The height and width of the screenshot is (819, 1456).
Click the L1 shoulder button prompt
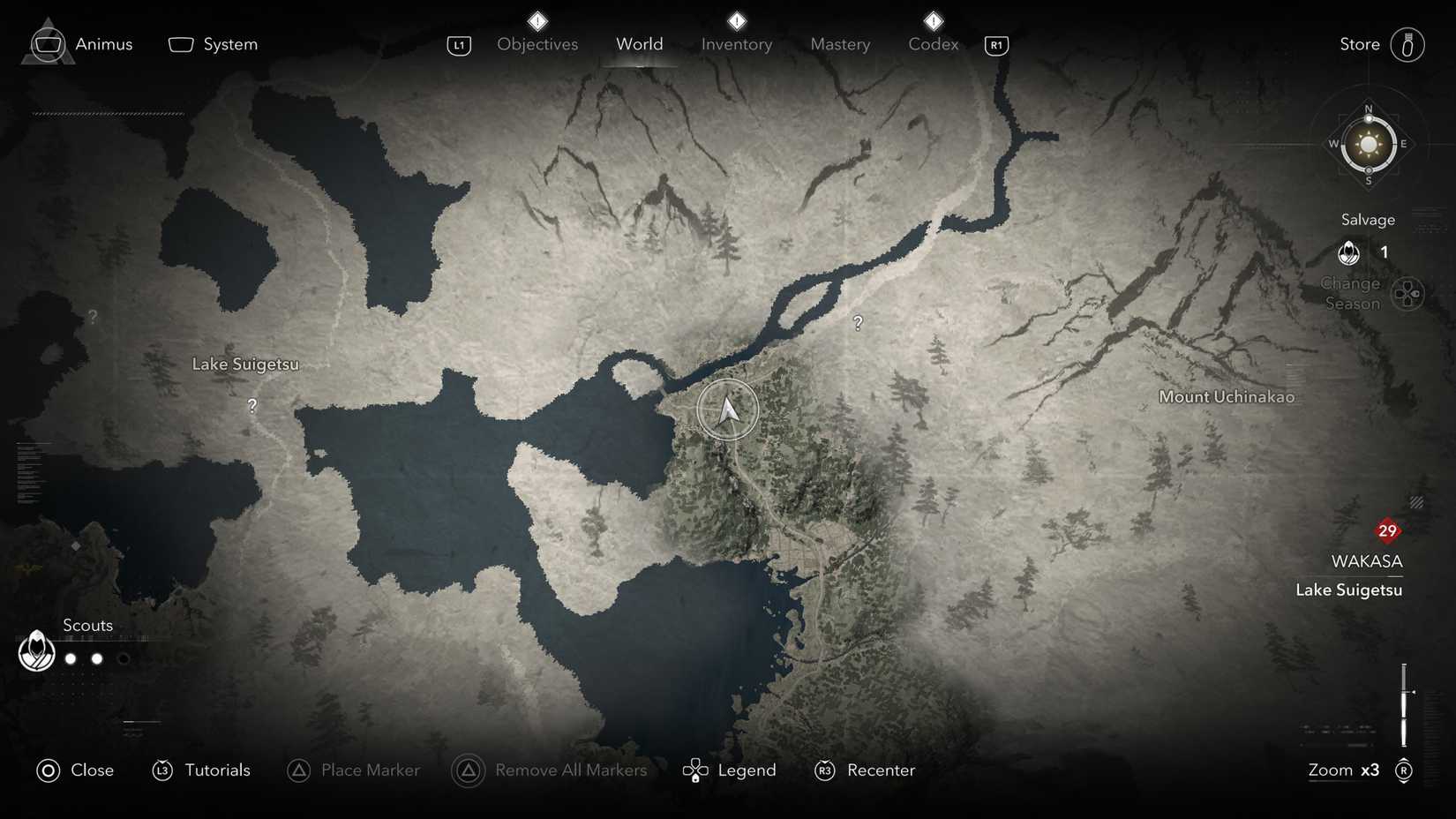(459, 45)
